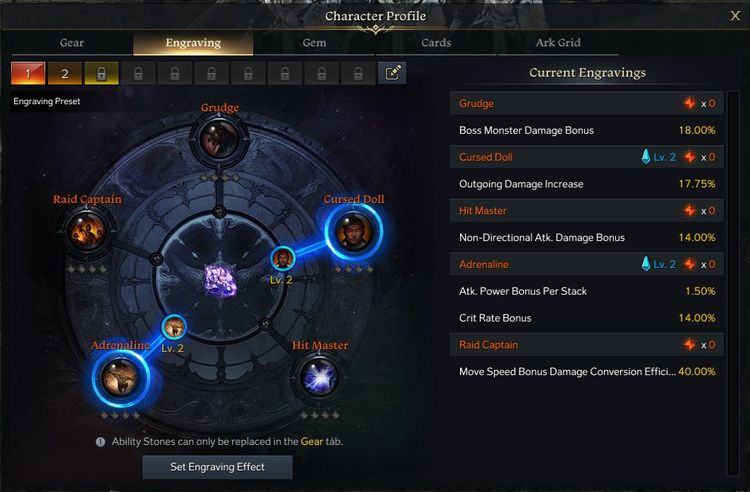Click the Set Engraving Effect button
Image resolution: width=750 pixels, height=492 pixels.
217,467
